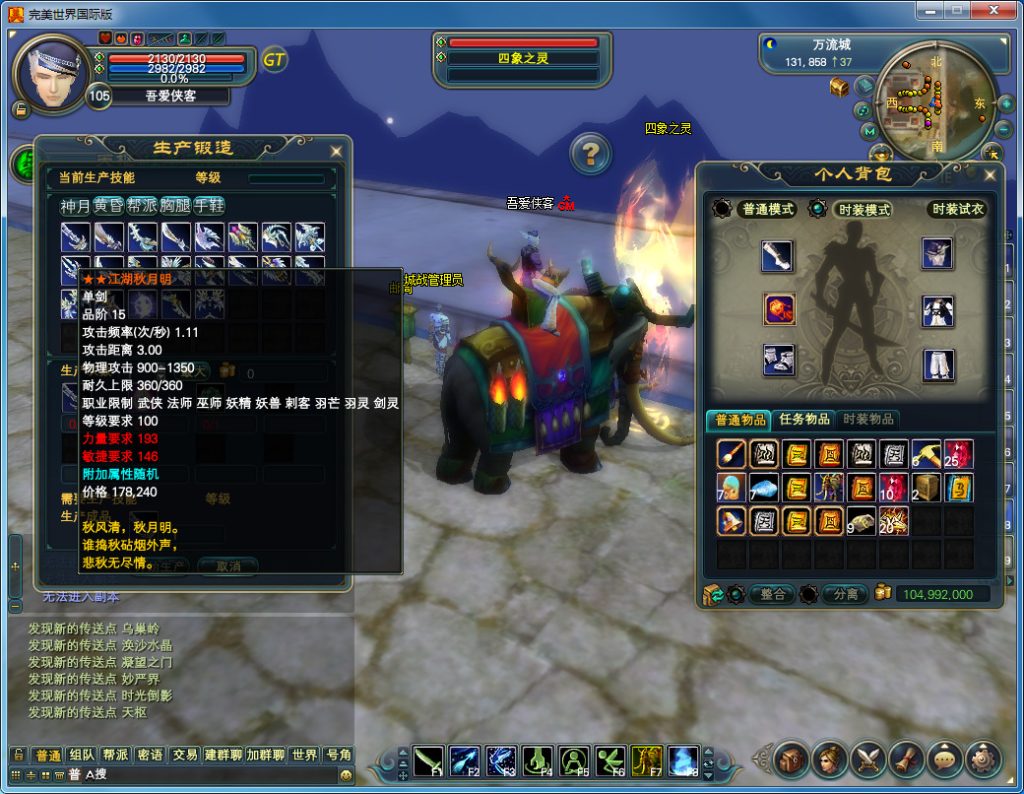Toggle 时装模式 fashion mode

861,209
